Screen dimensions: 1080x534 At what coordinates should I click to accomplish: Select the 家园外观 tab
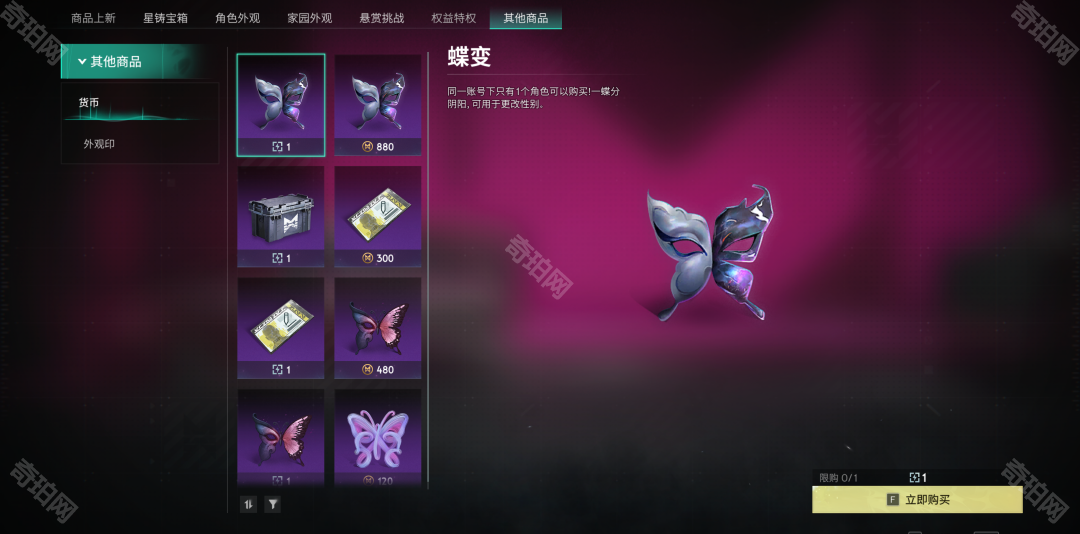[309, 18]
